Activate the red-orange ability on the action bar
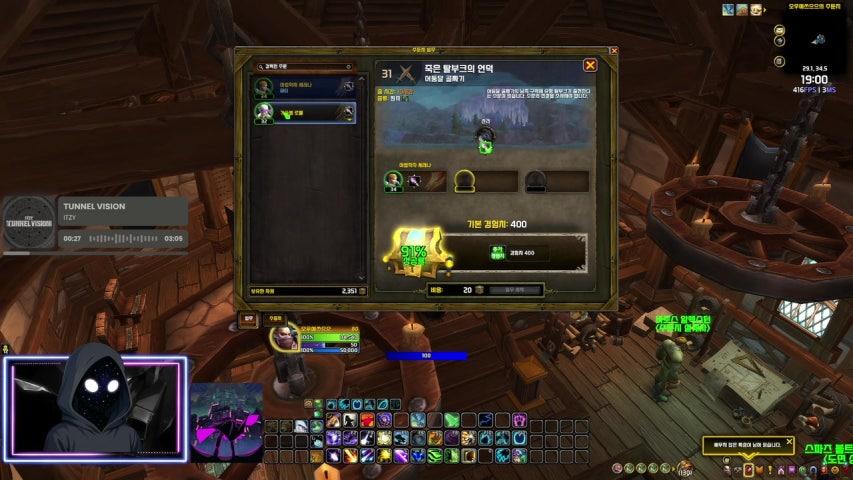Viewport: 853px width, 480px height. pos(368,420)
